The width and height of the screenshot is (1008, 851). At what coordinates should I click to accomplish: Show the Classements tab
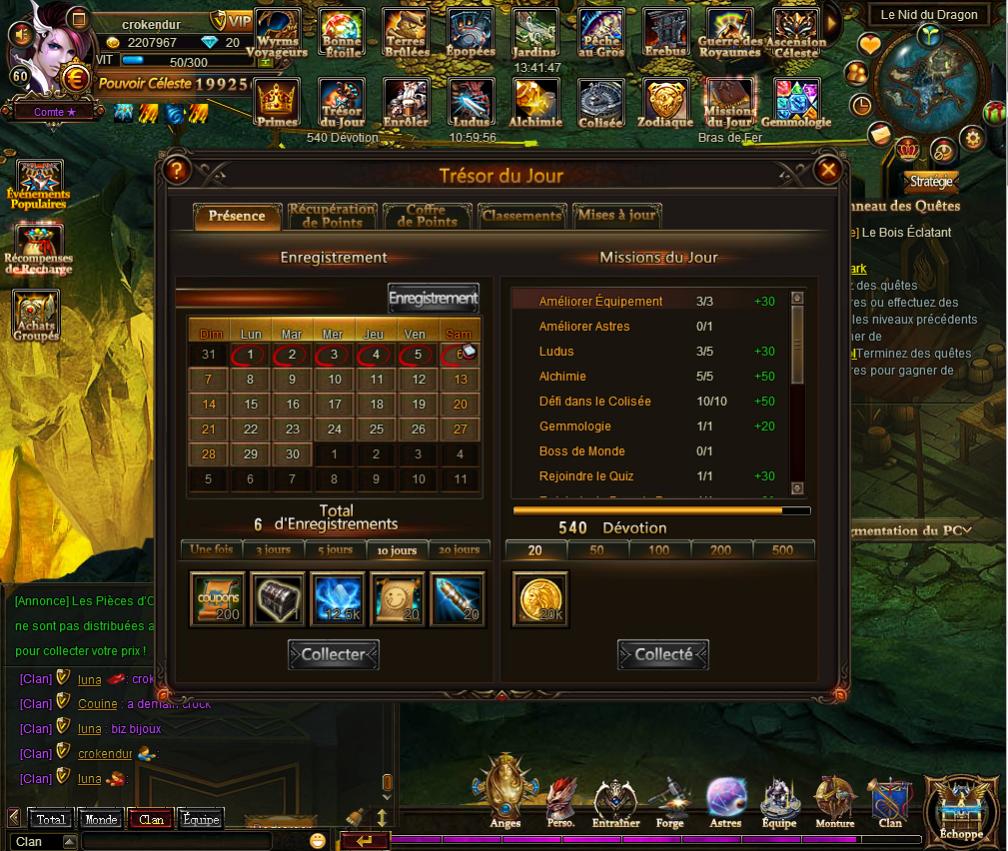520,216
